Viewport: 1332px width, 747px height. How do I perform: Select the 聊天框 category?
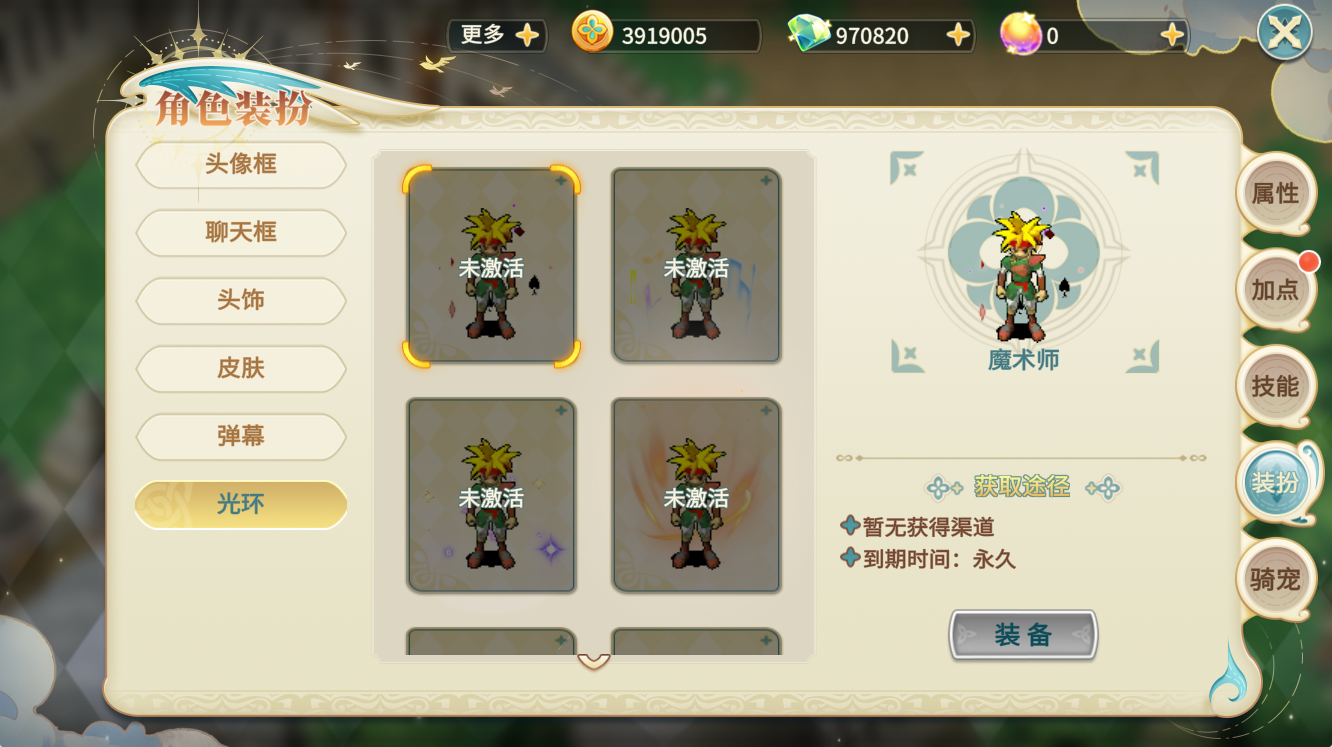coord(241,232)
